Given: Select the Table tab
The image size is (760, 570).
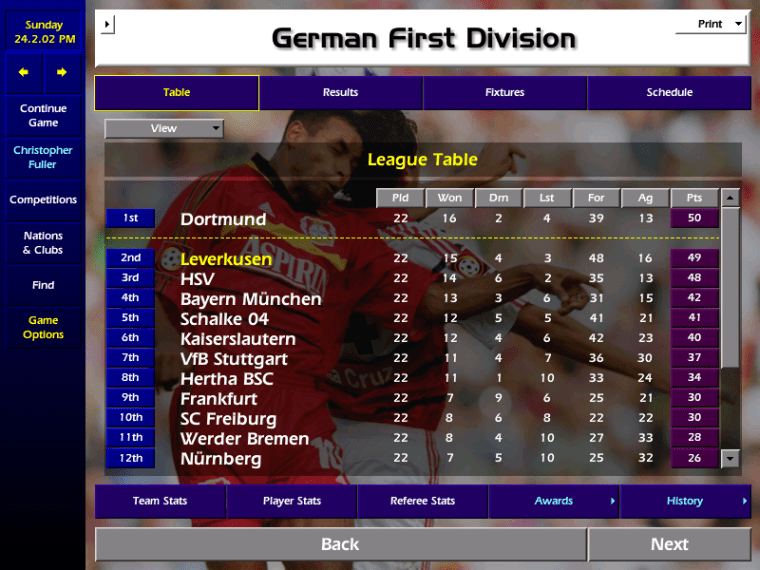Looking at the screenshot, I should coord(176,93).
